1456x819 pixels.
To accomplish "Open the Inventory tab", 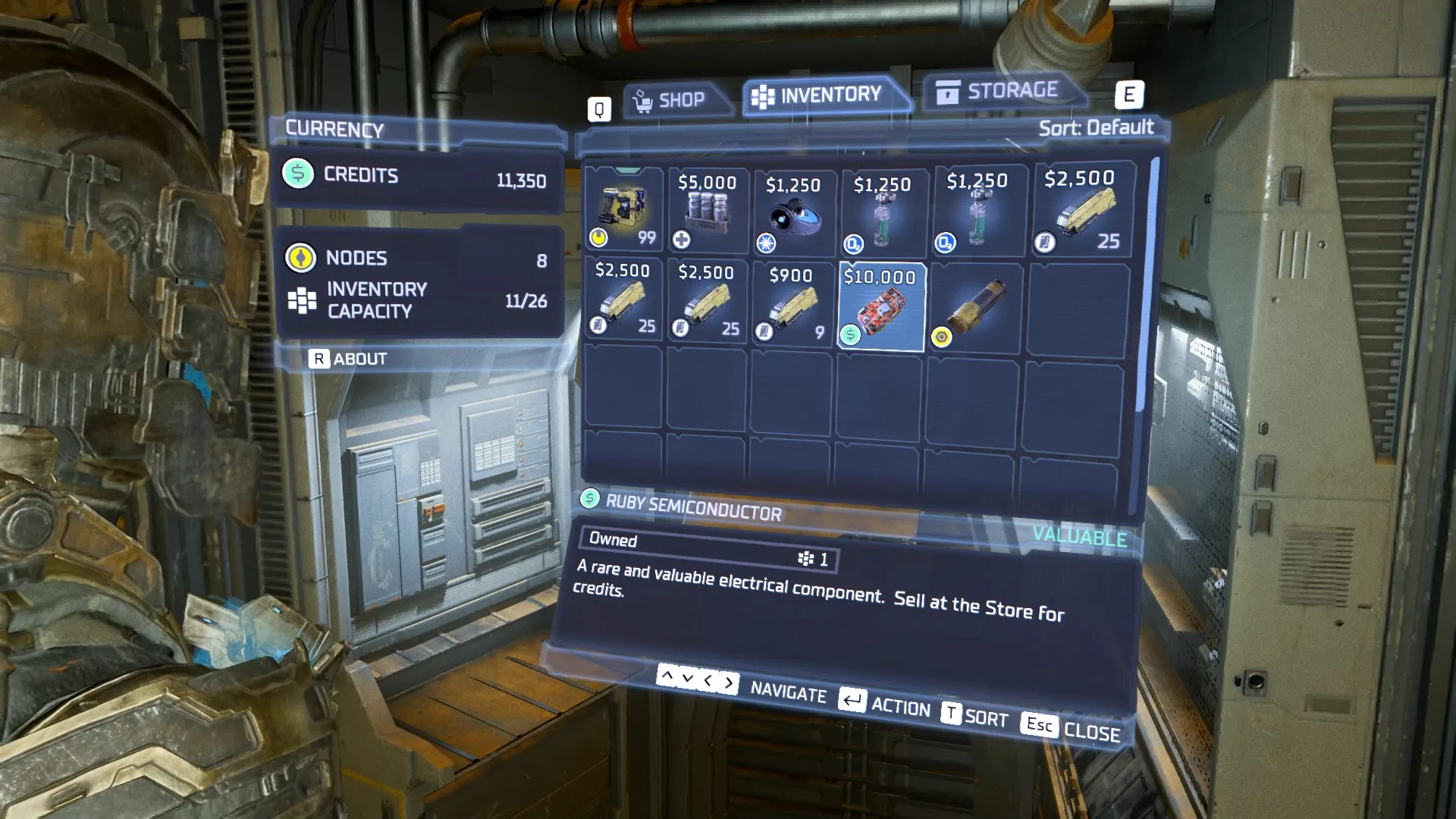I will [821, 96].
